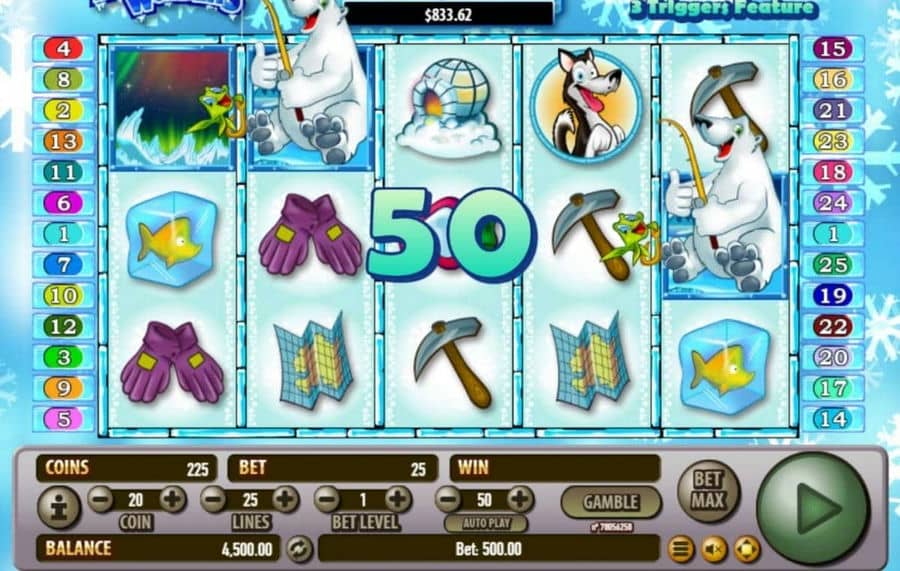The width and height of the screenshot is (900, 571).
Task: Add more paylines using Lines plus
Action: 286,499
